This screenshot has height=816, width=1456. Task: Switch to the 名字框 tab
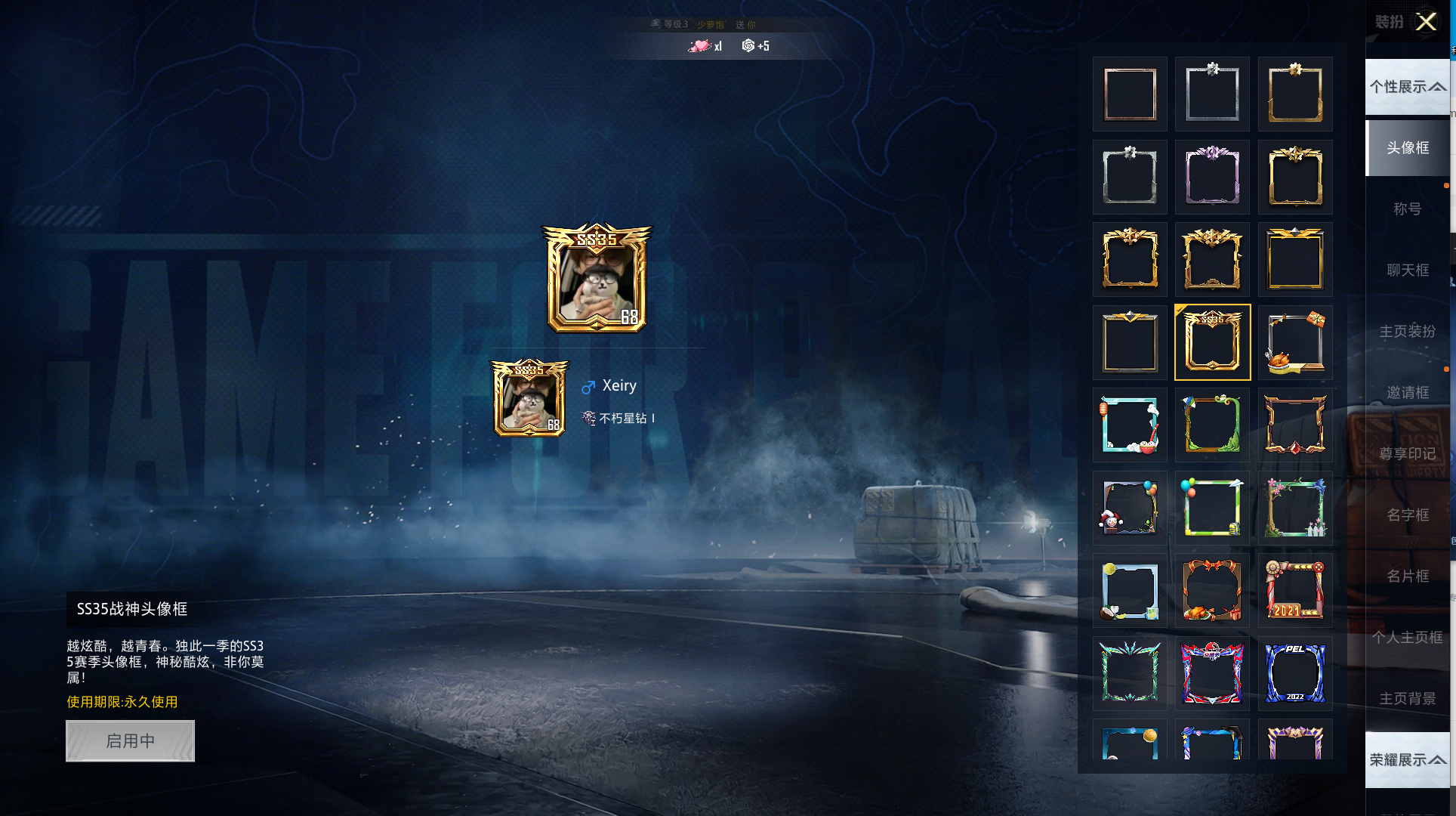point(1408,515)
